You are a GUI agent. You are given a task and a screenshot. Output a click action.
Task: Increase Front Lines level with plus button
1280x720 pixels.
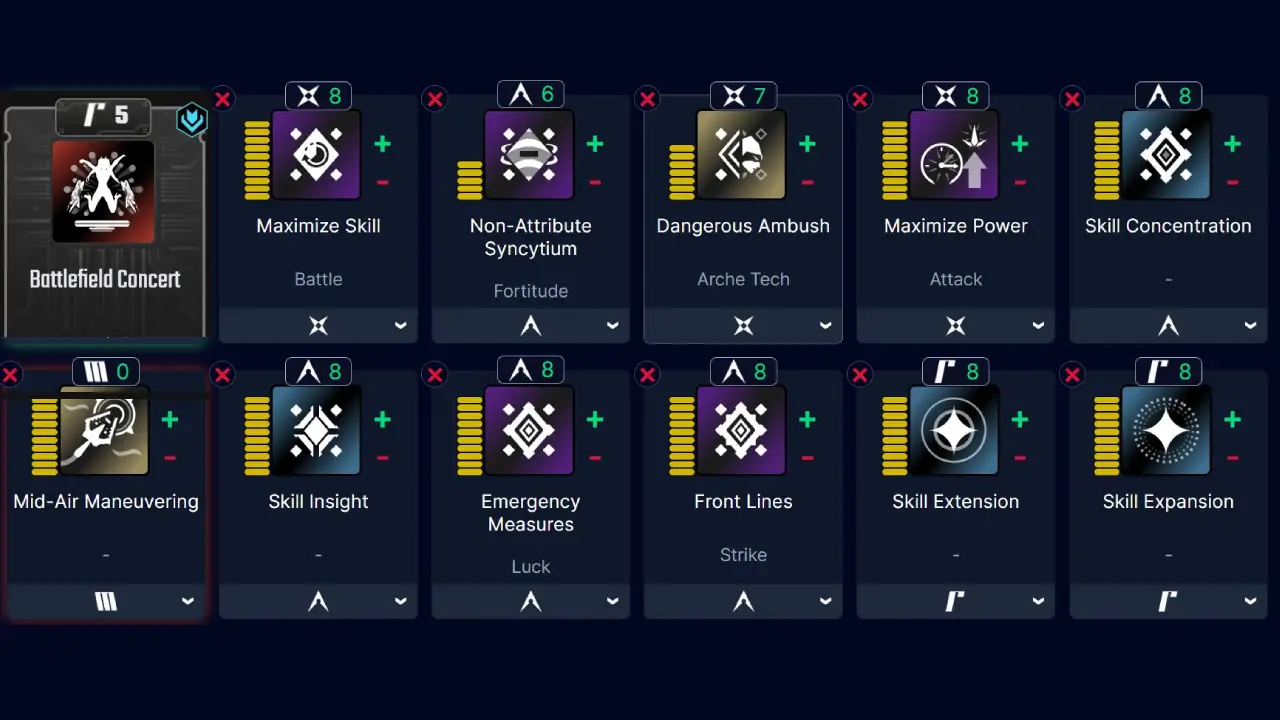point(807,420)
